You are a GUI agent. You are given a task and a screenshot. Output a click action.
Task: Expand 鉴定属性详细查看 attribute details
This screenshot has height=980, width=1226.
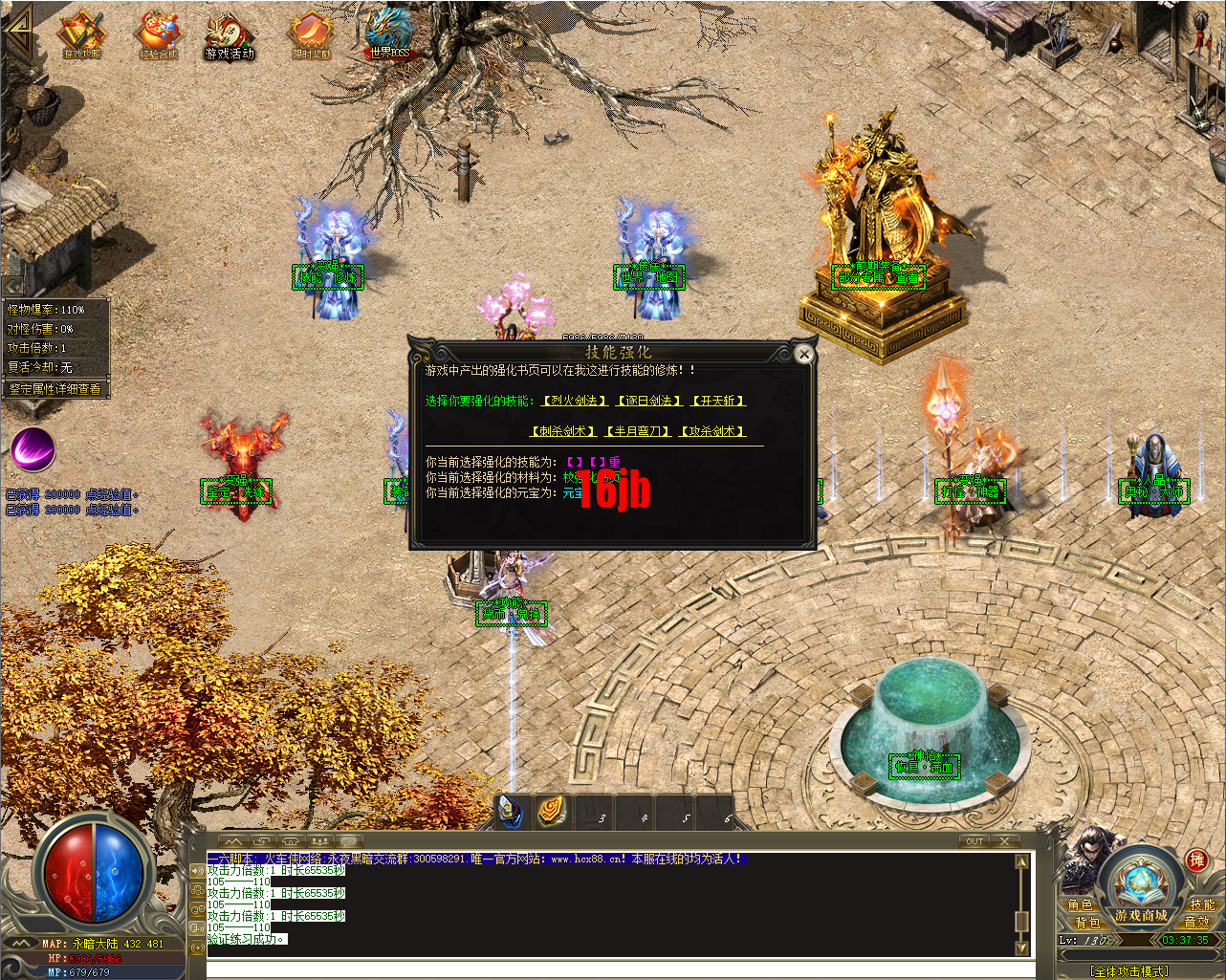(55, 387)
